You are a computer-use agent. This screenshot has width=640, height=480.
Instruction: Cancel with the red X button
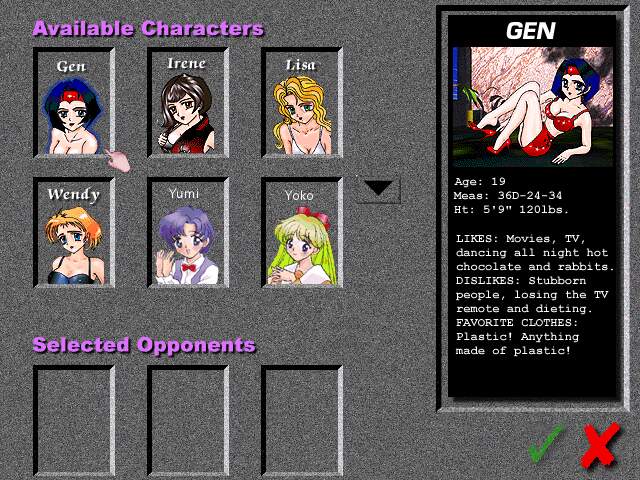pos(599,444)
